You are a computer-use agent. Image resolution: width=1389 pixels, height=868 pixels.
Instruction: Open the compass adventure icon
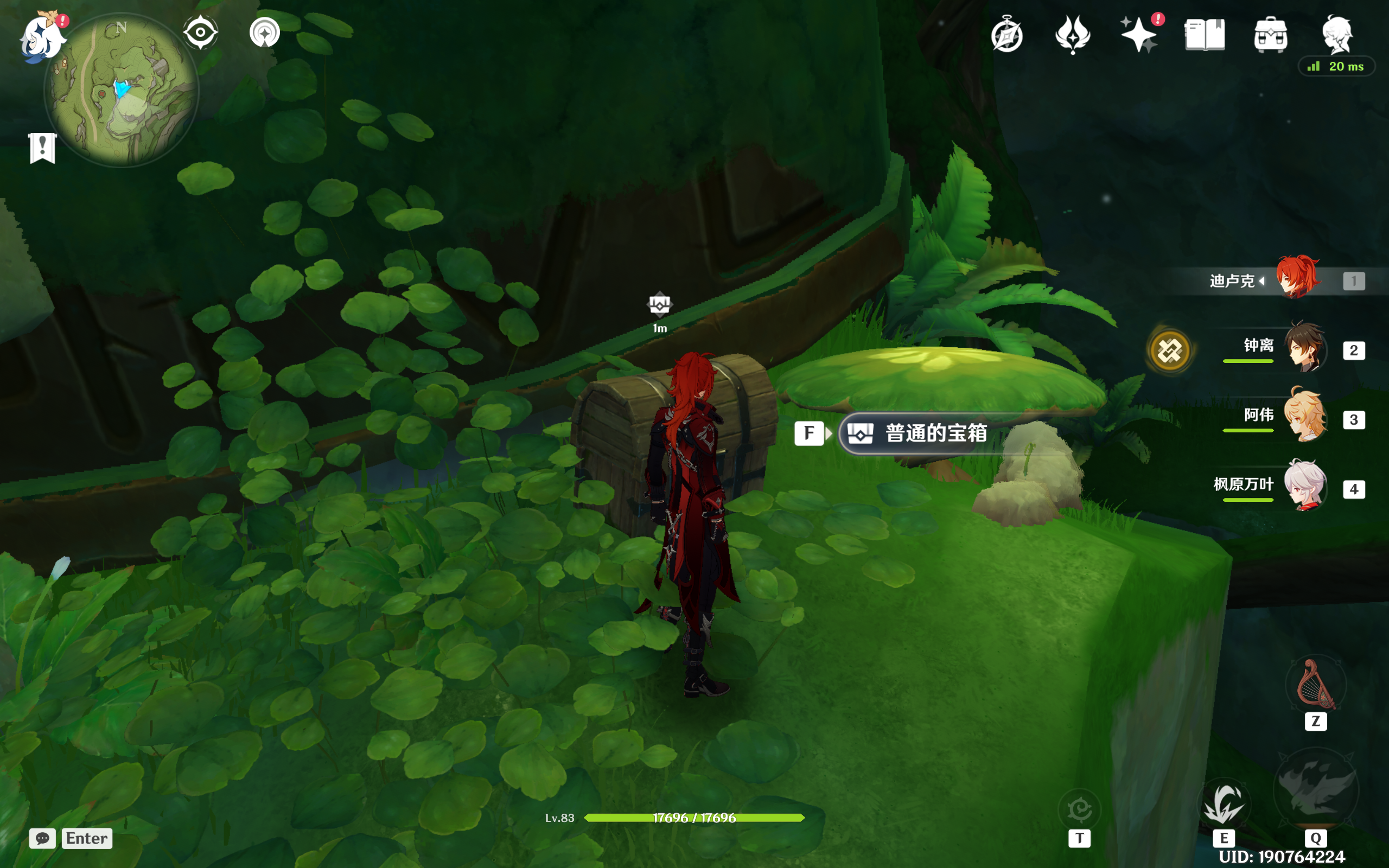(x=1006, y=36)
